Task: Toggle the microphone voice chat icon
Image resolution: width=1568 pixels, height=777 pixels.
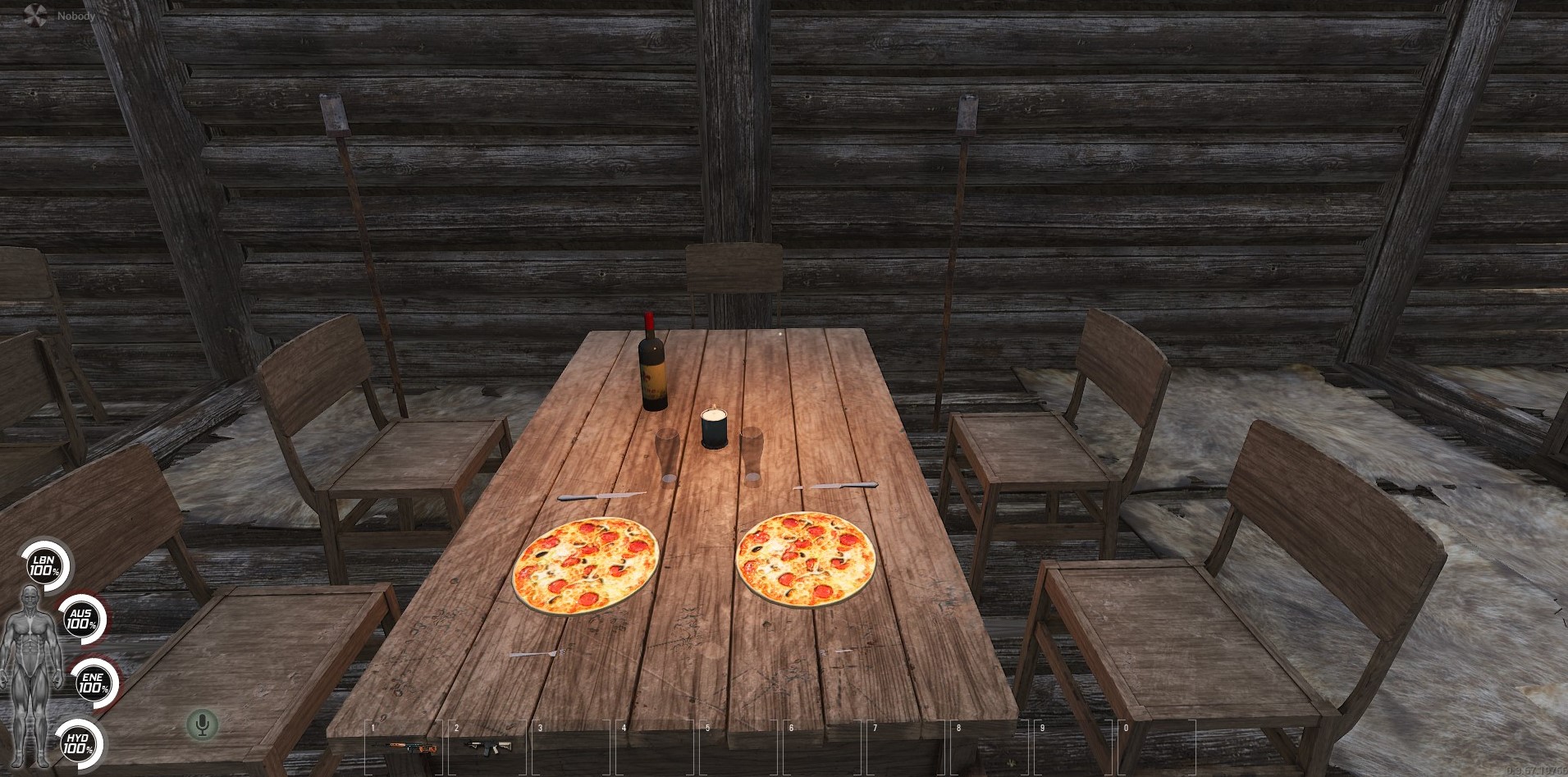Action: click(201, 724)
